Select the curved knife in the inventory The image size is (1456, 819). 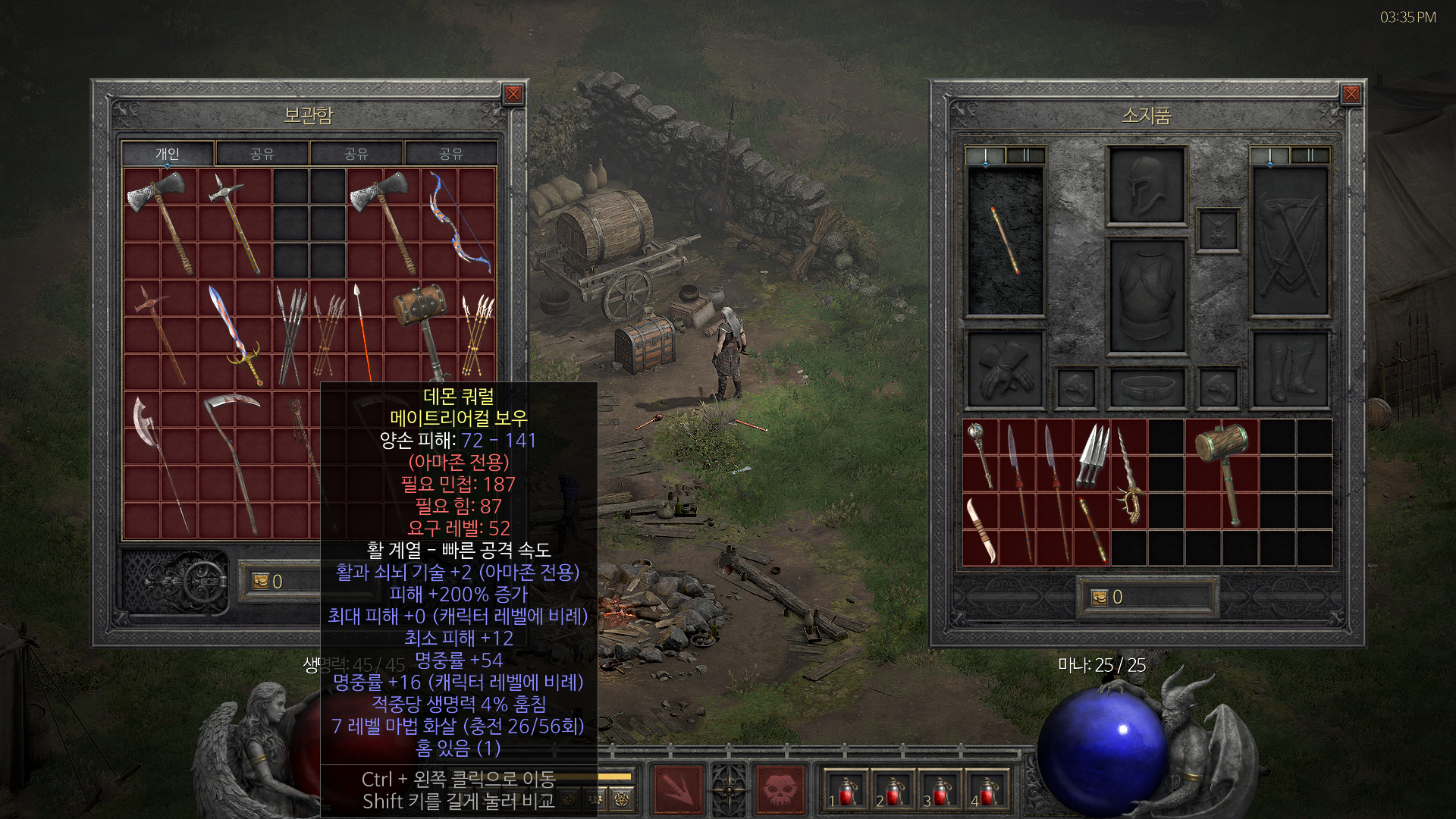(x=981, y=529)
